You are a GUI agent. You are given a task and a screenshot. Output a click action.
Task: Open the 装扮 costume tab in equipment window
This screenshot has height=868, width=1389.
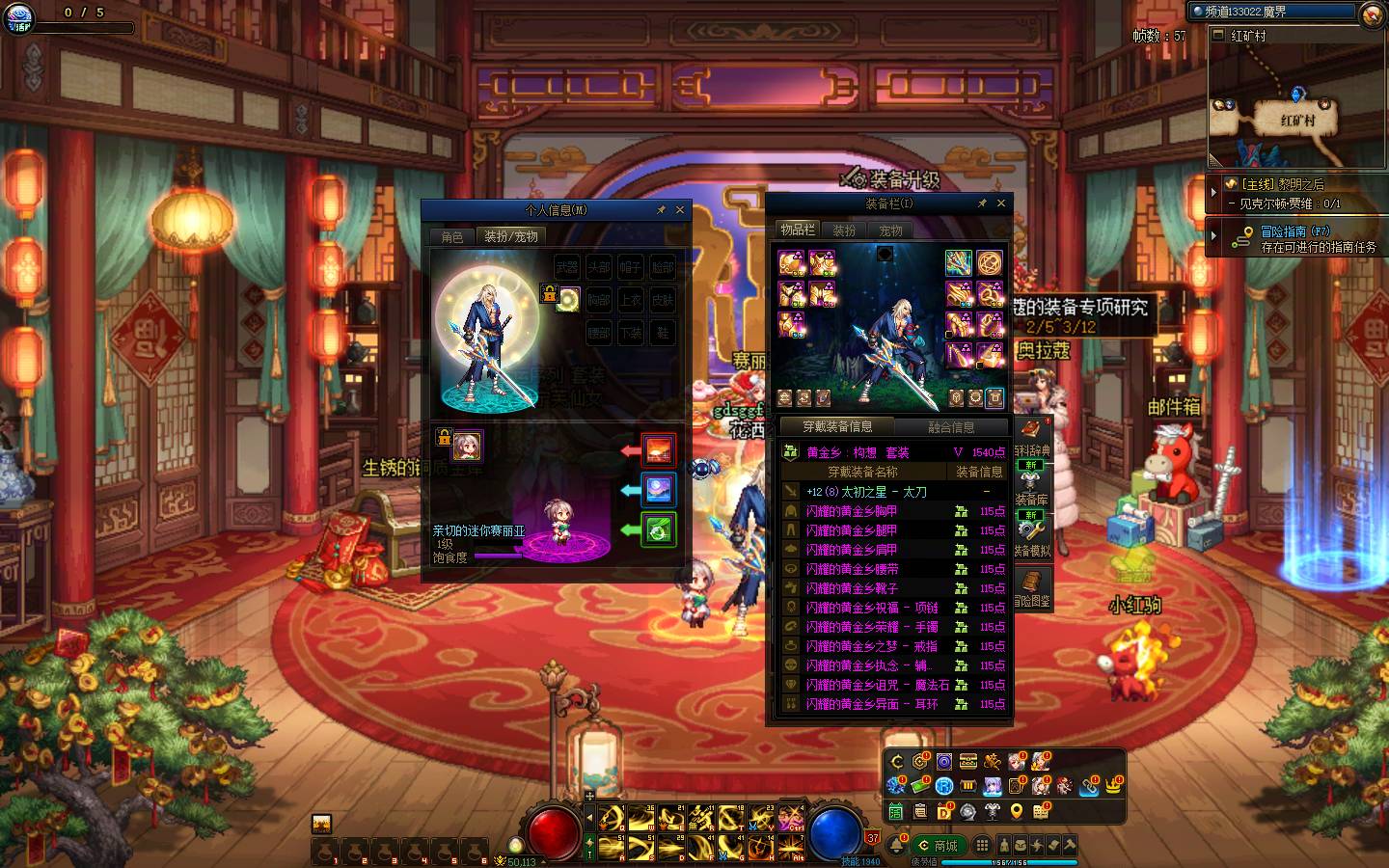point(845,231)
